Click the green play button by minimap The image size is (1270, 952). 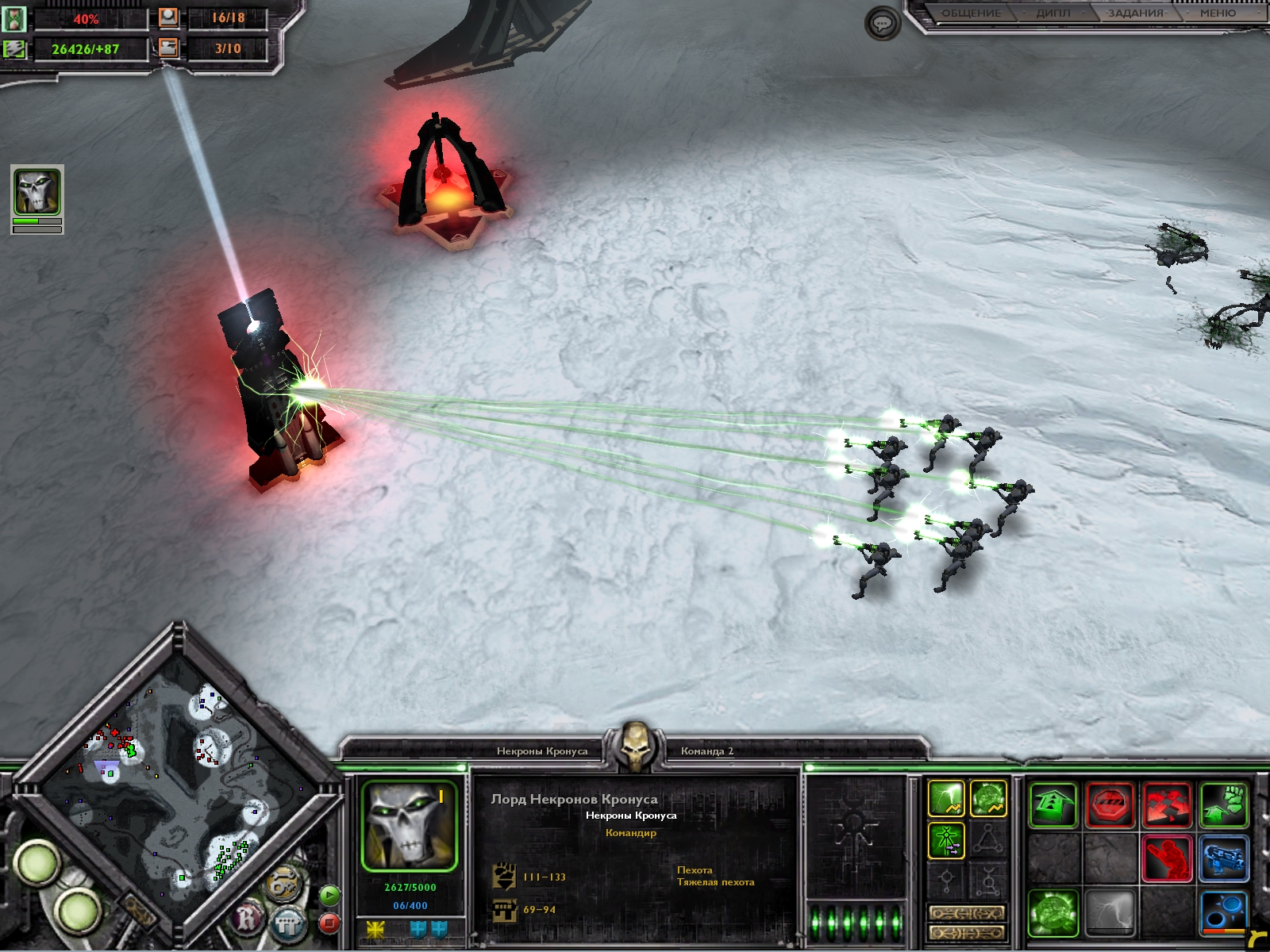click(x=329, y=896)
